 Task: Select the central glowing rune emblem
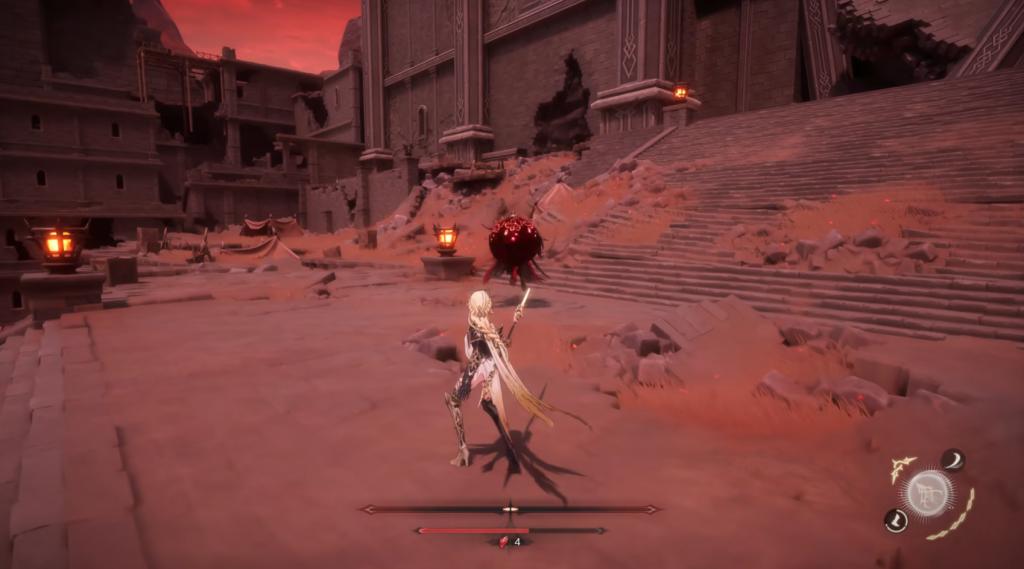pyautogui.click(x=929, y=492)
